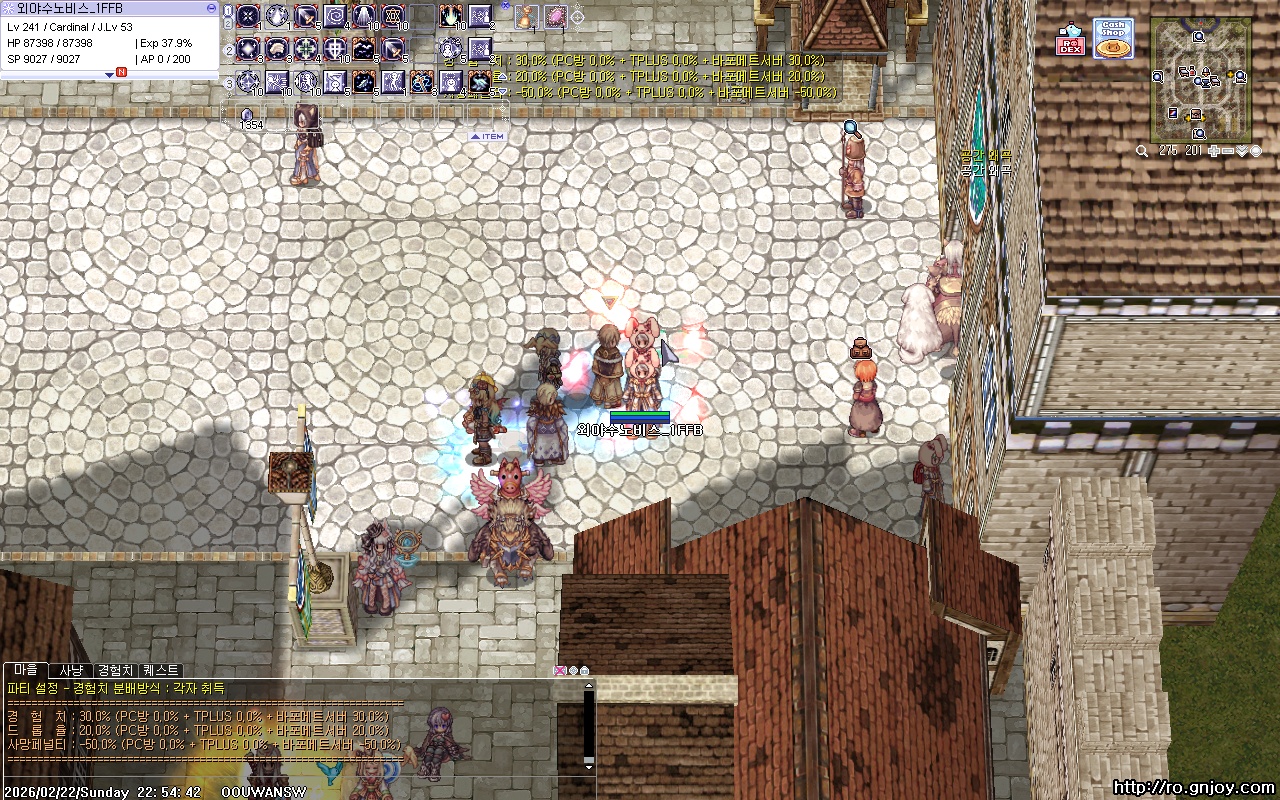Activate the glowing green hand skill
The height and width of the screenshot is (800, 1280).
point(452,16)
